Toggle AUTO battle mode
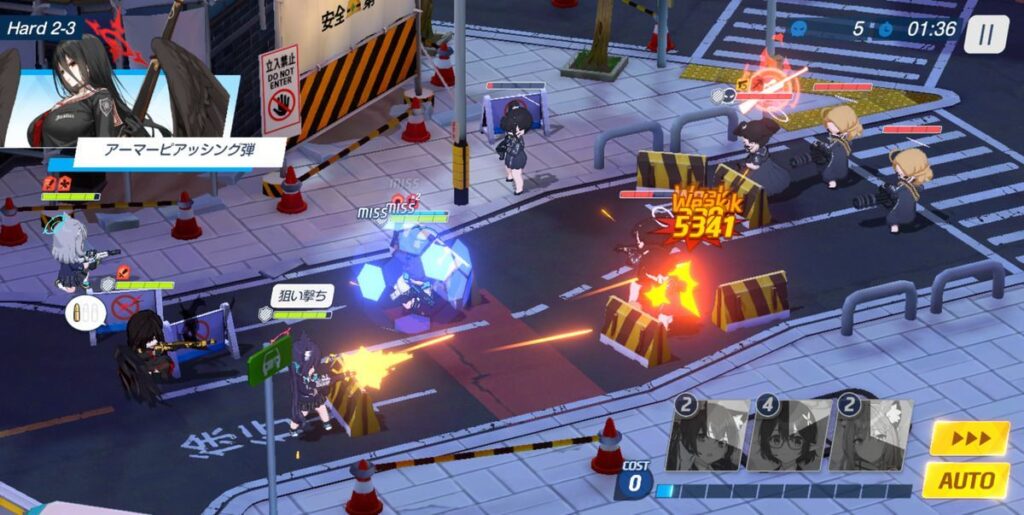Screen dimensions: 1024x515 965,480
